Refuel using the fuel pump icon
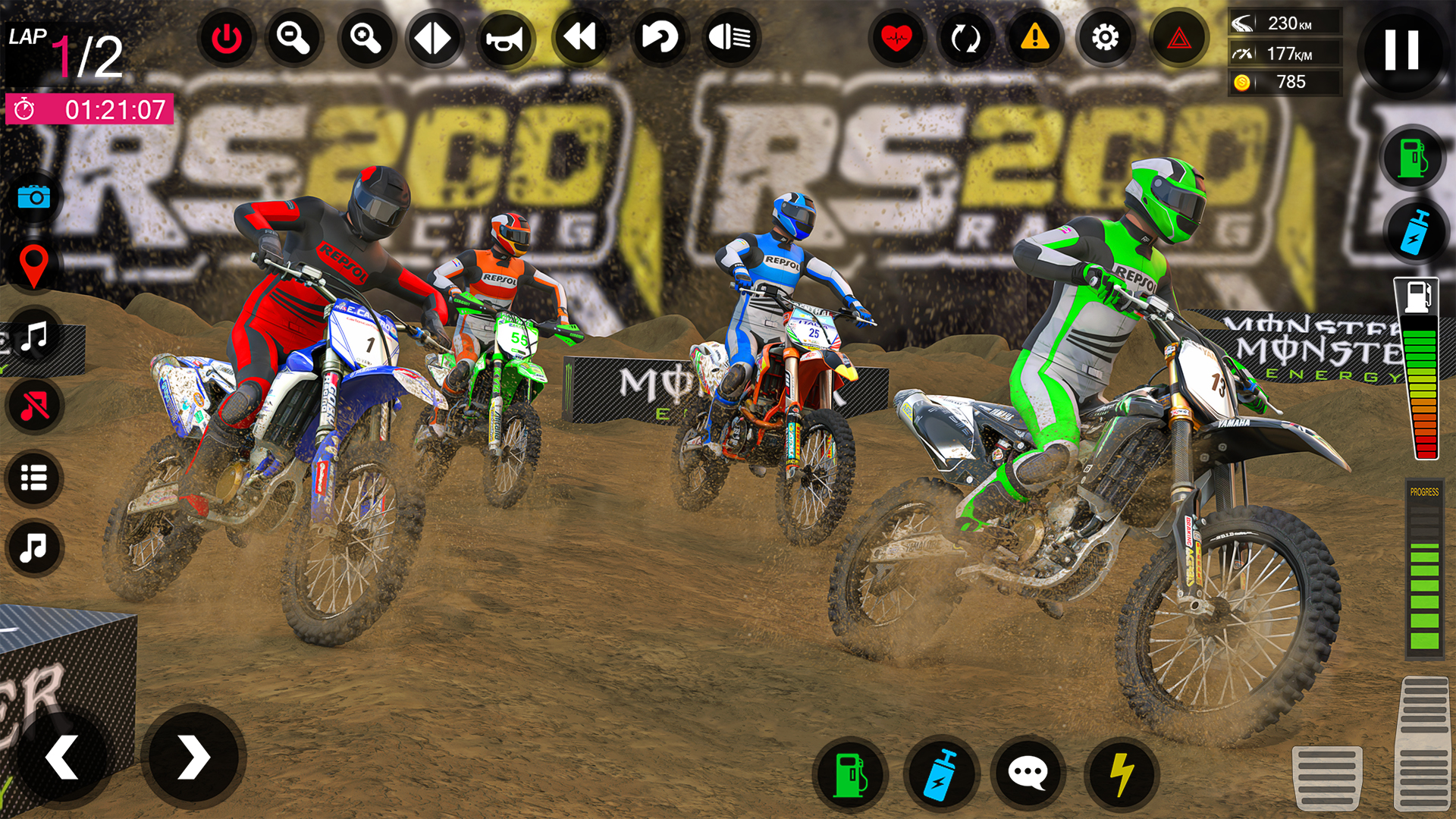Screen dimensions: 1456x819 (850, 775)
